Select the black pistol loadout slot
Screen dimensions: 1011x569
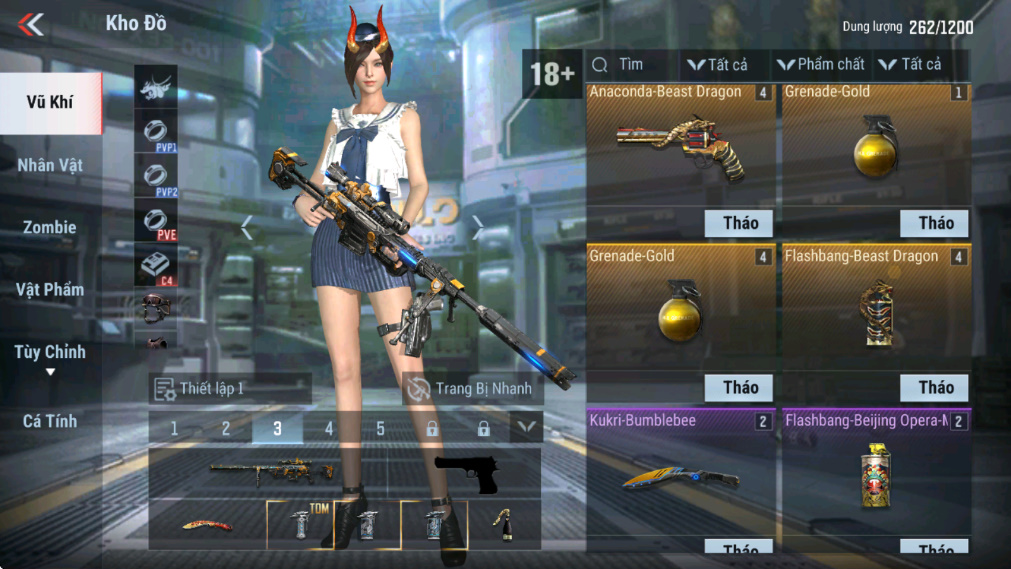click(466, 473)
